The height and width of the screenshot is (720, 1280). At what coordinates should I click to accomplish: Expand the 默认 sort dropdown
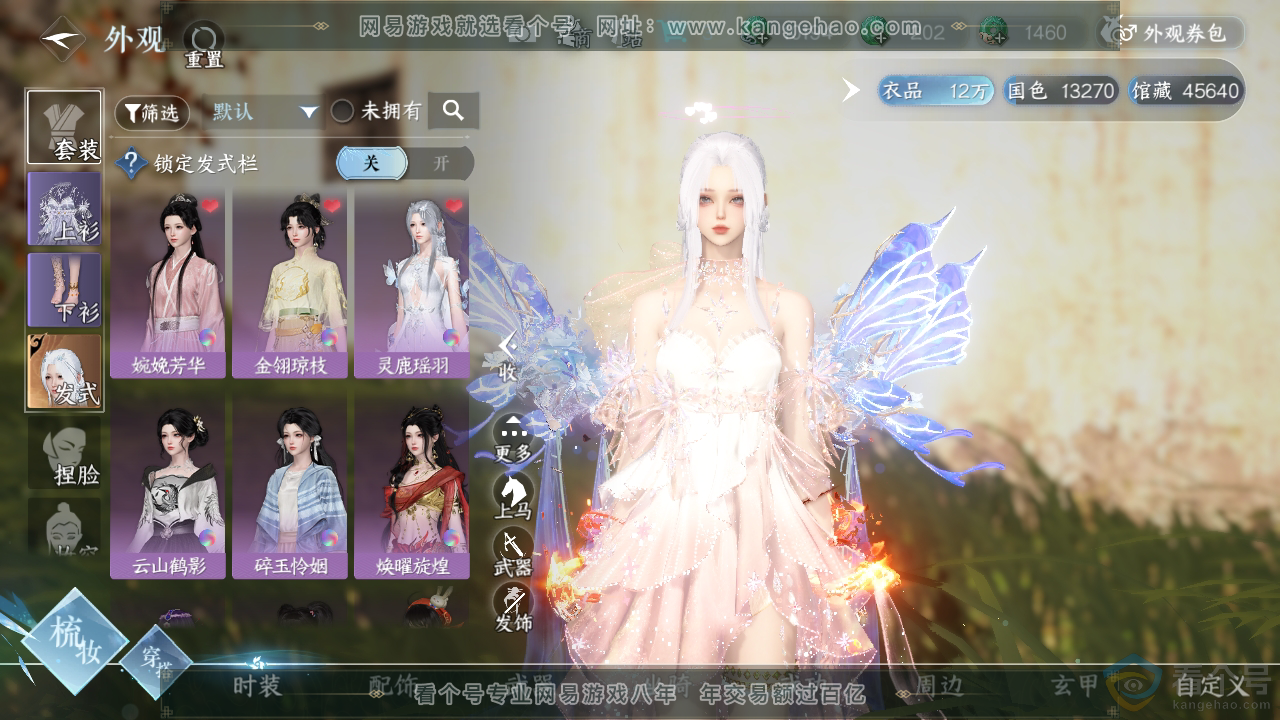[264, 112]
